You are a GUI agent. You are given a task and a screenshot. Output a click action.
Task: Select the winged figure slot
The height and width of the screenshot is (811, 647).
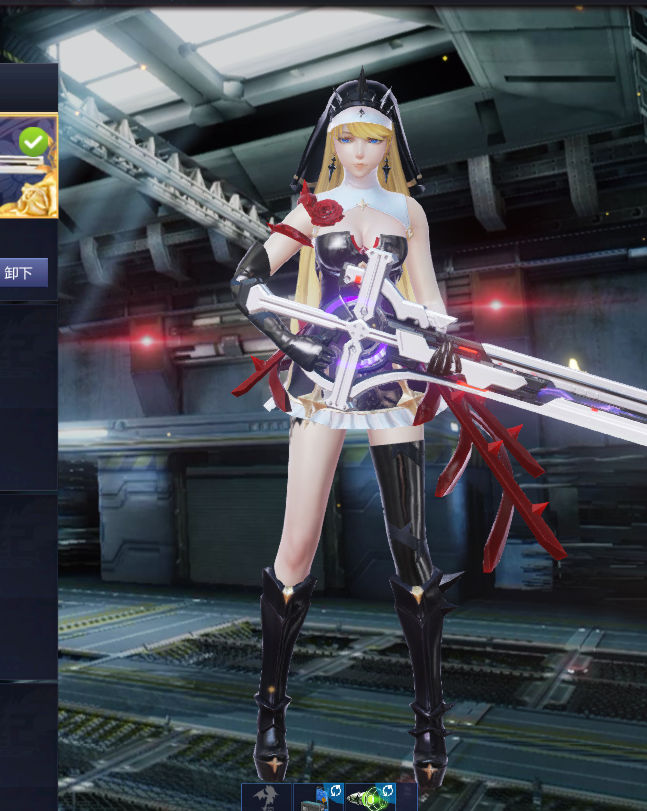point(266,797)
